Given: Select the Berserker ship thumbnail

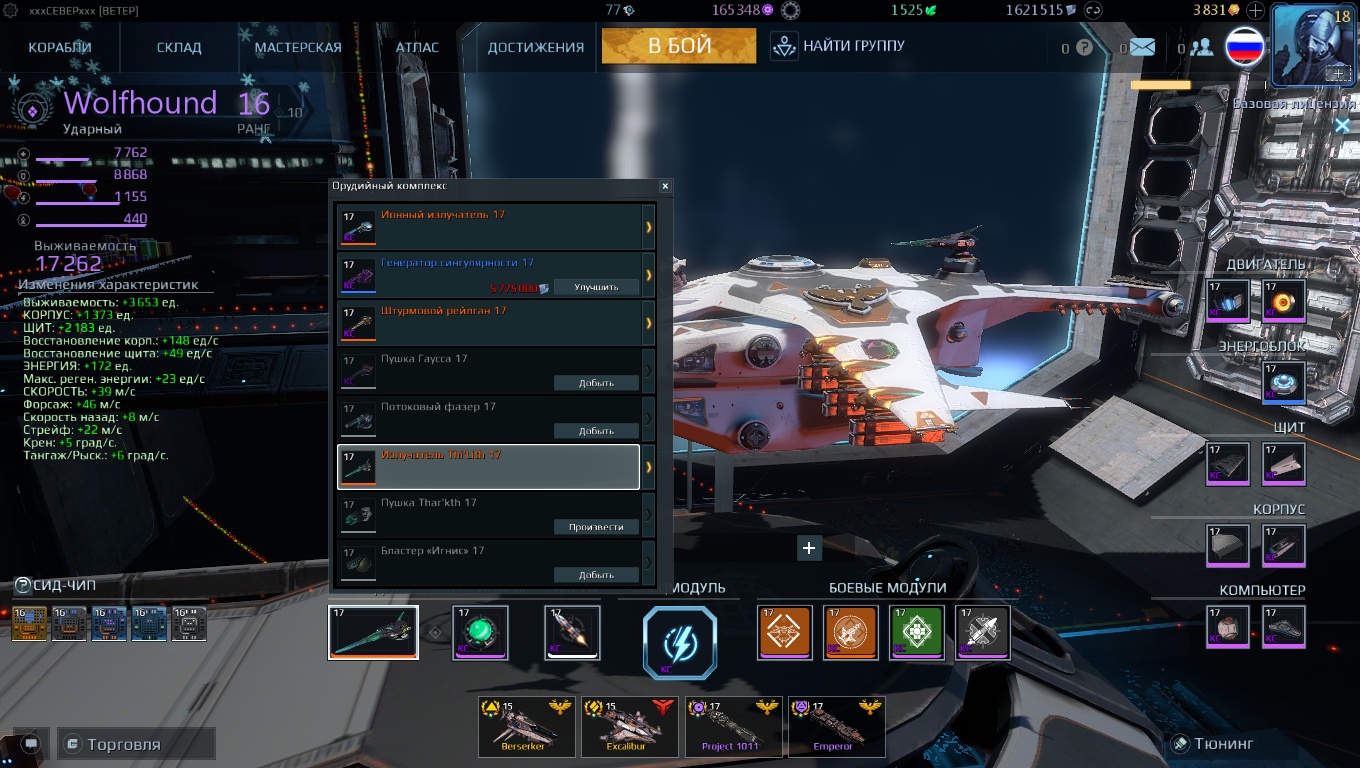Looking at the screenshot, I should [x=527, y=727].
